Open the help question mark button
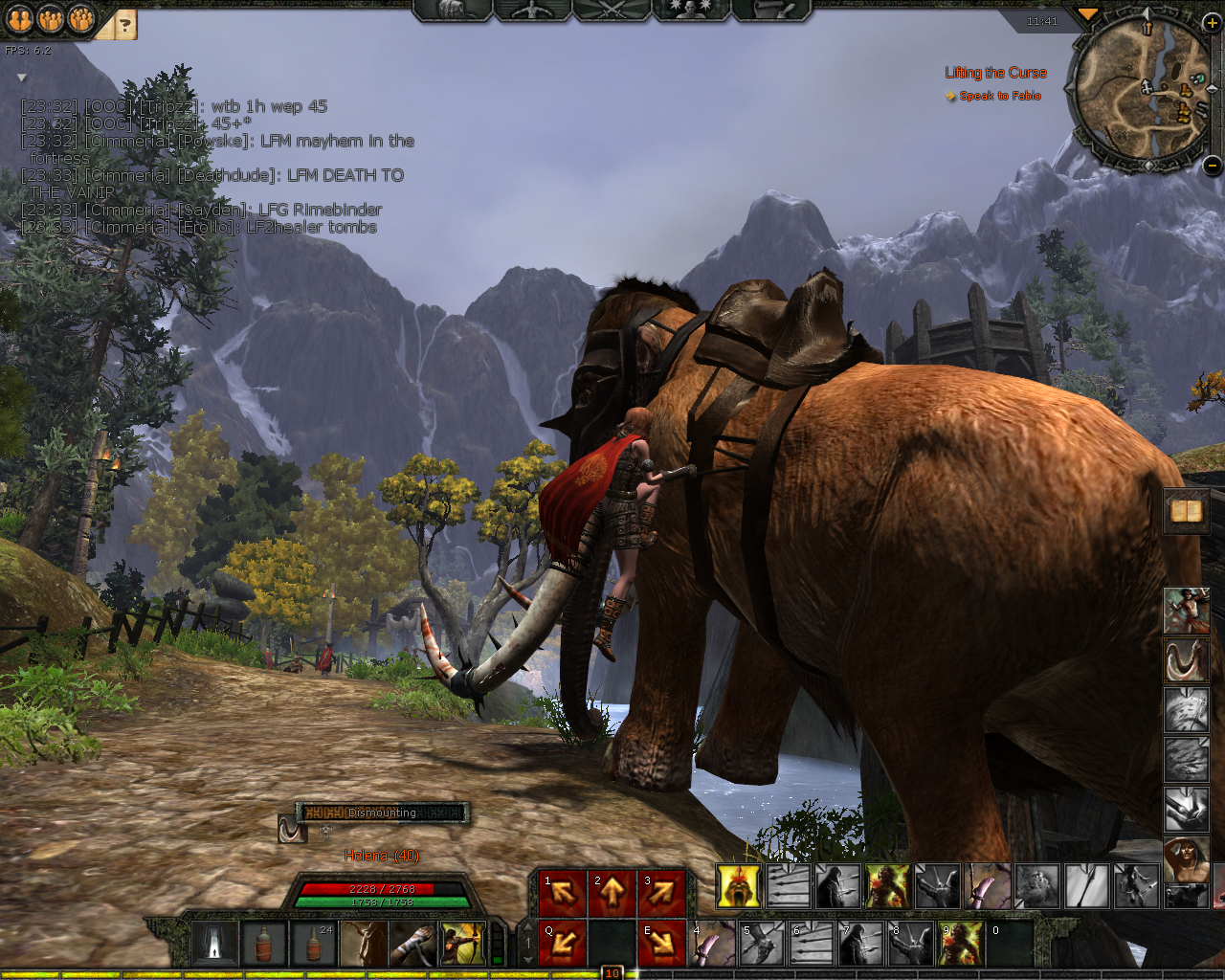Viewport: 1225px width, 980px height. pyautogui.click(x=124, y=26)
